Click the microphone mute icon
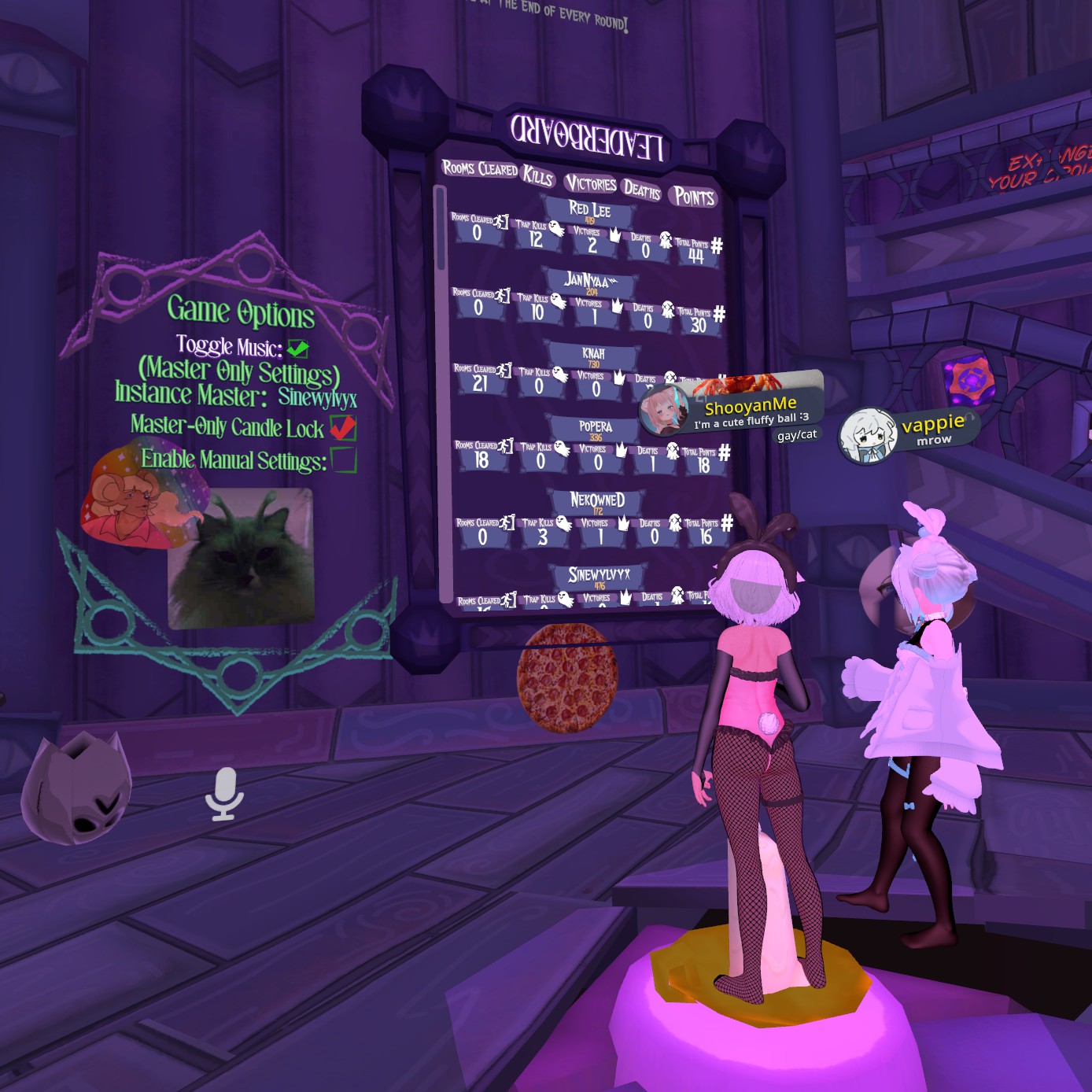Image resolution: width=1092 pixels, height=1092 pixels. [224, 793]
